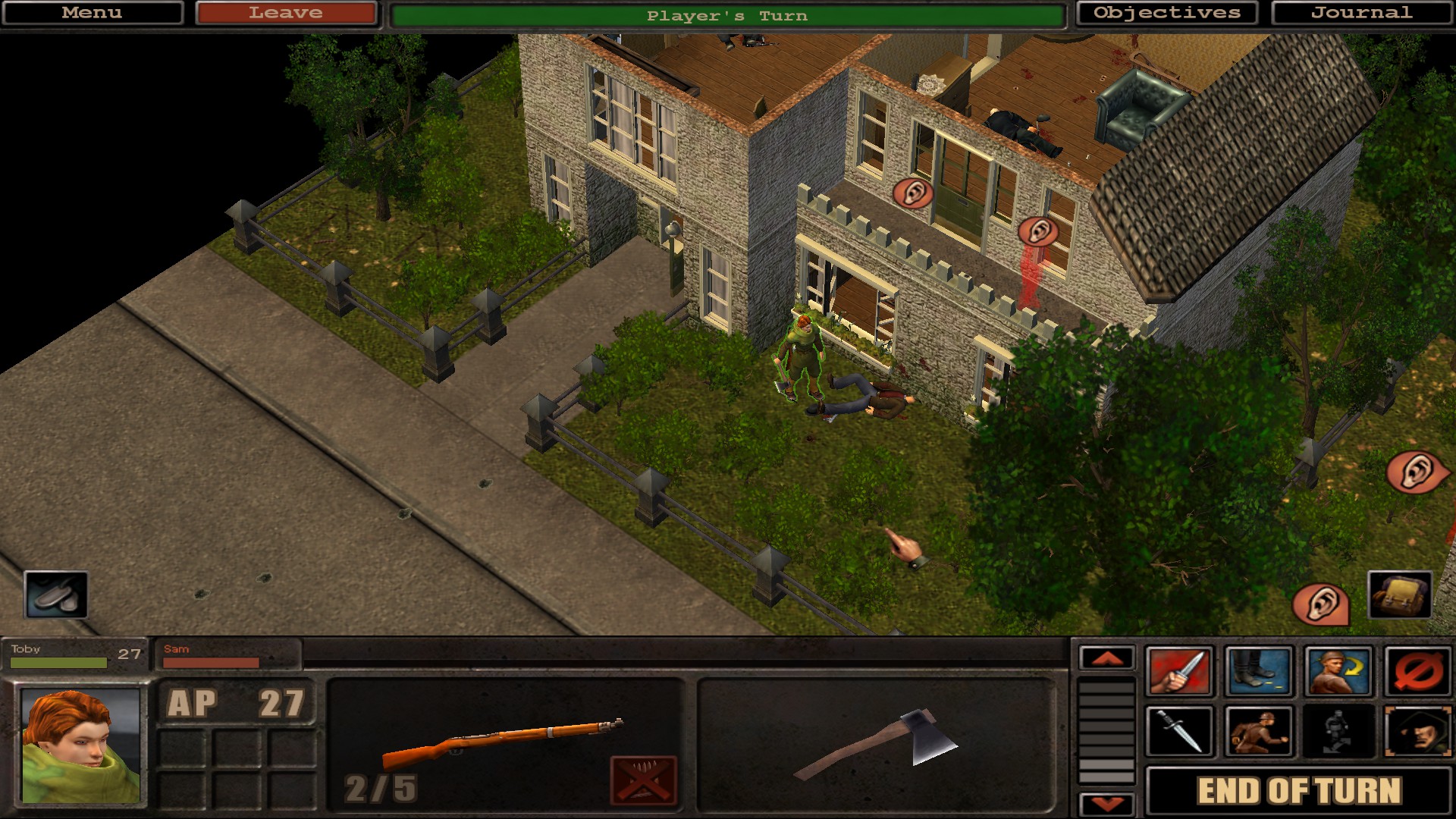
Task: Open the game Menu
Action: 91,12
